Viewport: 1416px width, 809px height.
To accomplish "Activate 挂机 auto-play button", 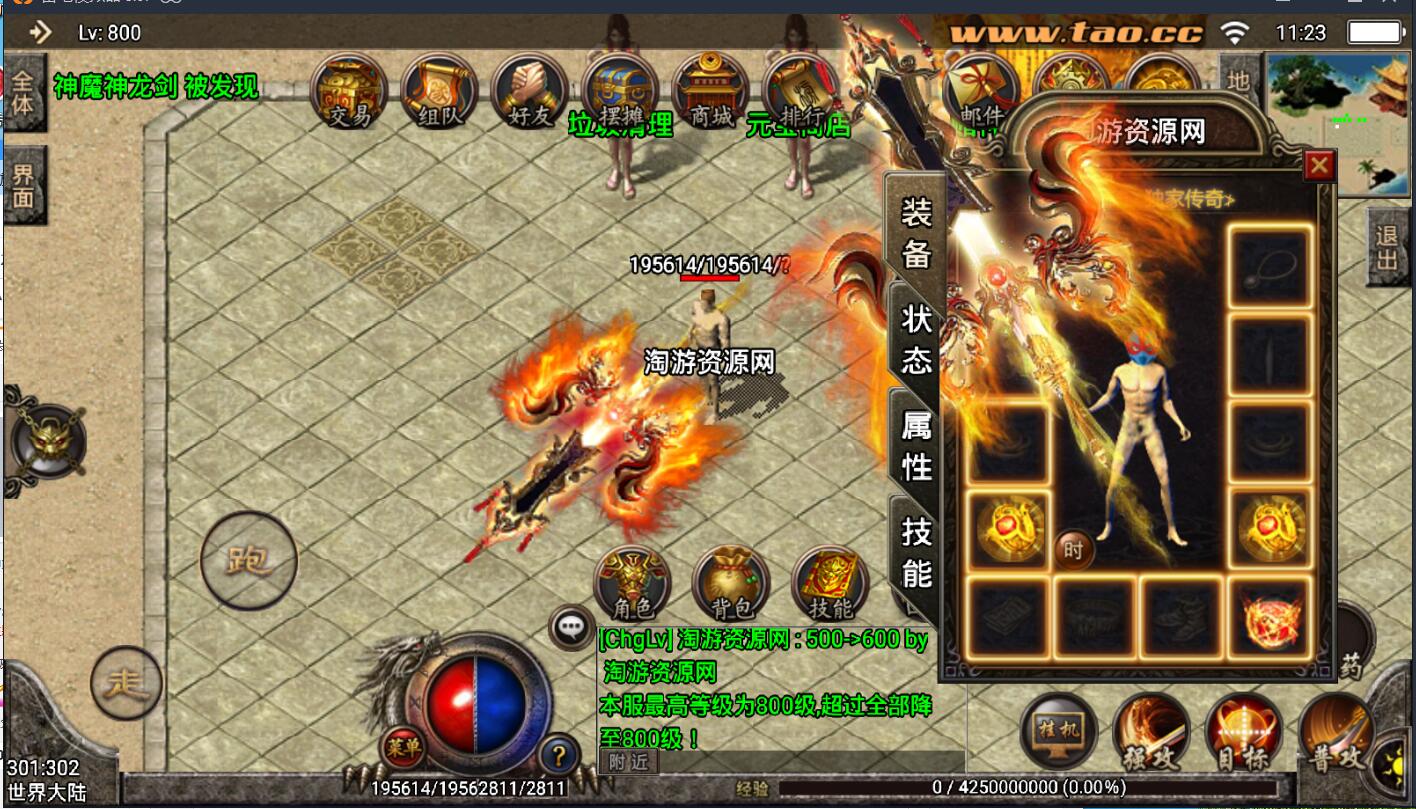I will pos(1058,731).
